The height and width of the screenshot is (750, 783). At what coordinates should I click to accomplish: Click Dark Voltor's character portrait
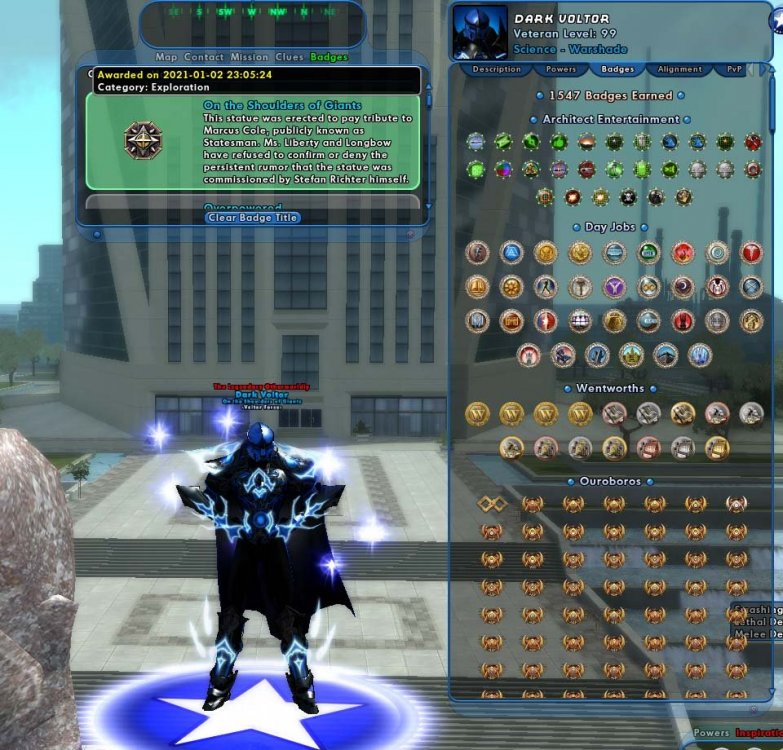(480, 33)
